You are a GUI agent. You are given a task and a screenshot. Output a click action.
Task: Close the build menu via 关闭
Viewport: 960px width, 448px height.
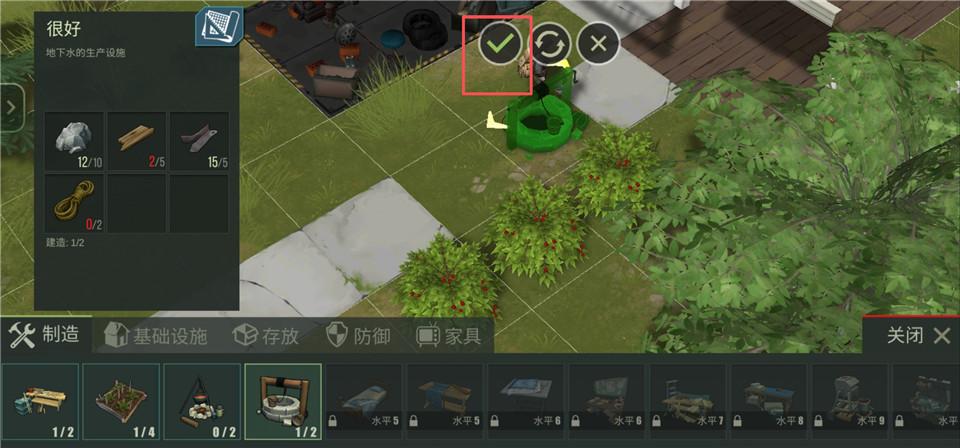click(918, 336)
